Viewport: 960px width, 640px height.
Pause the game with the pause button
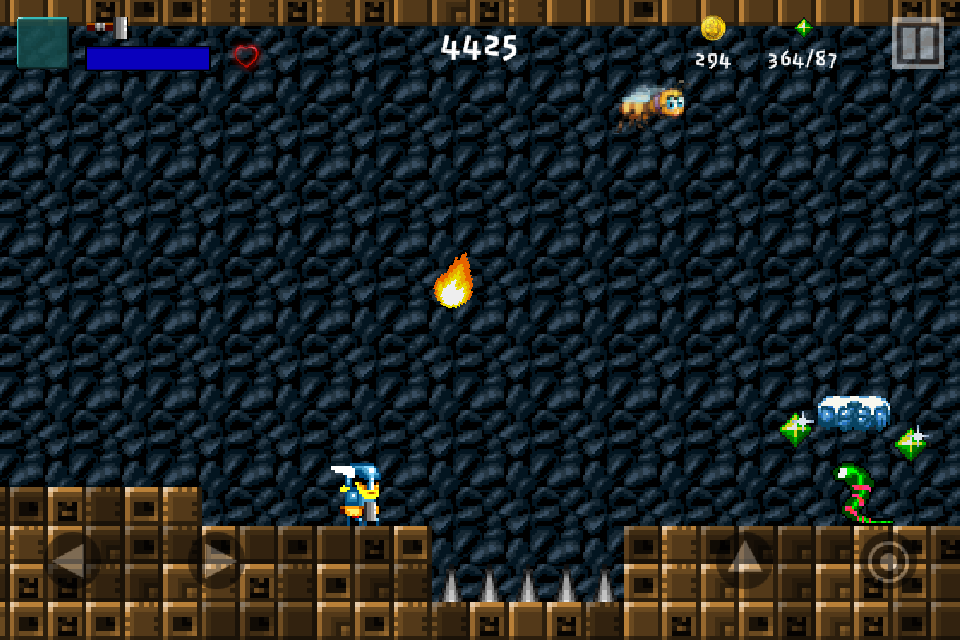(917, 43)
